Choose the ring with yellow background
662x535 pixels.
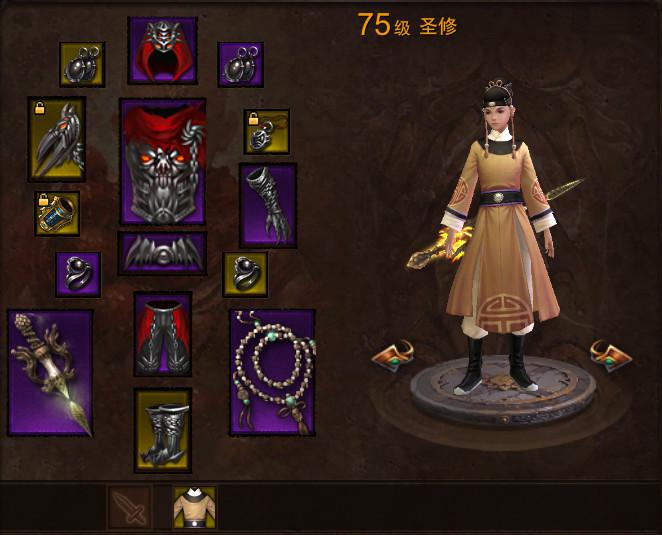click(x=245, y=274)
